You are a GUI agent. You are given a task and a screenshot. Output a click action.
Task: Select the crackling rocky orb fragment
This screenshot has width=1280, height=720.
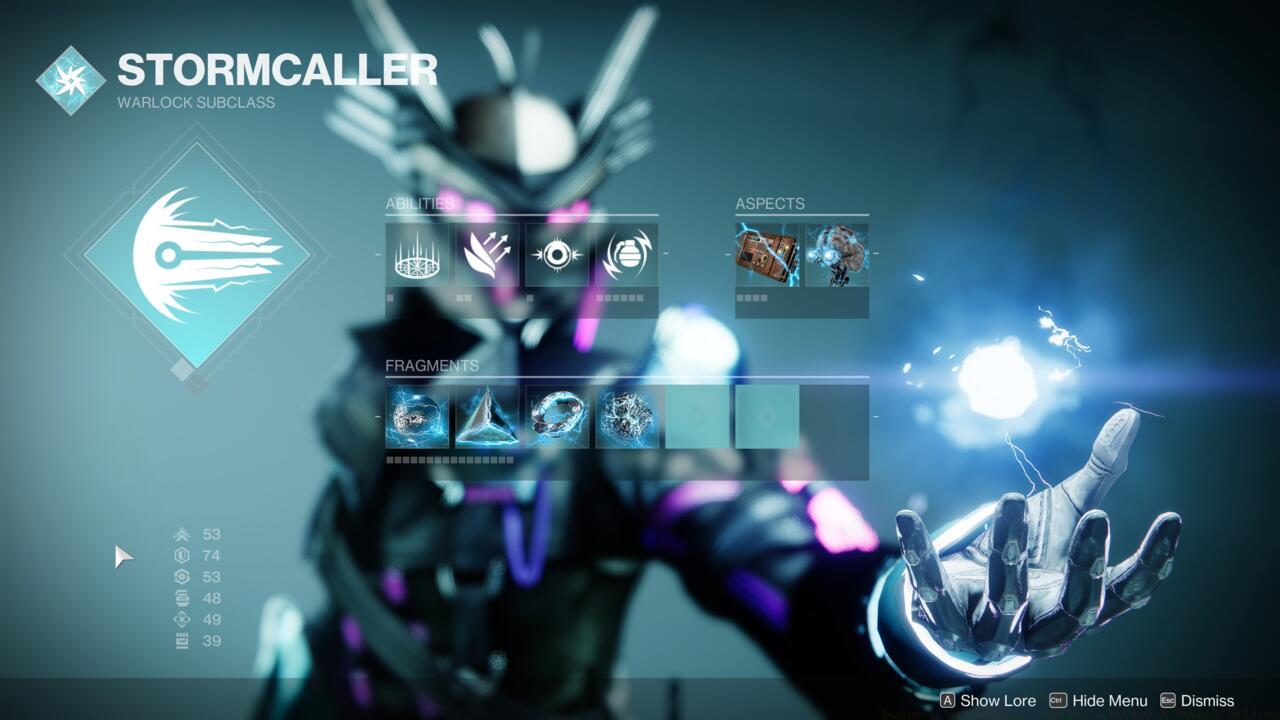tap(627, 417)
